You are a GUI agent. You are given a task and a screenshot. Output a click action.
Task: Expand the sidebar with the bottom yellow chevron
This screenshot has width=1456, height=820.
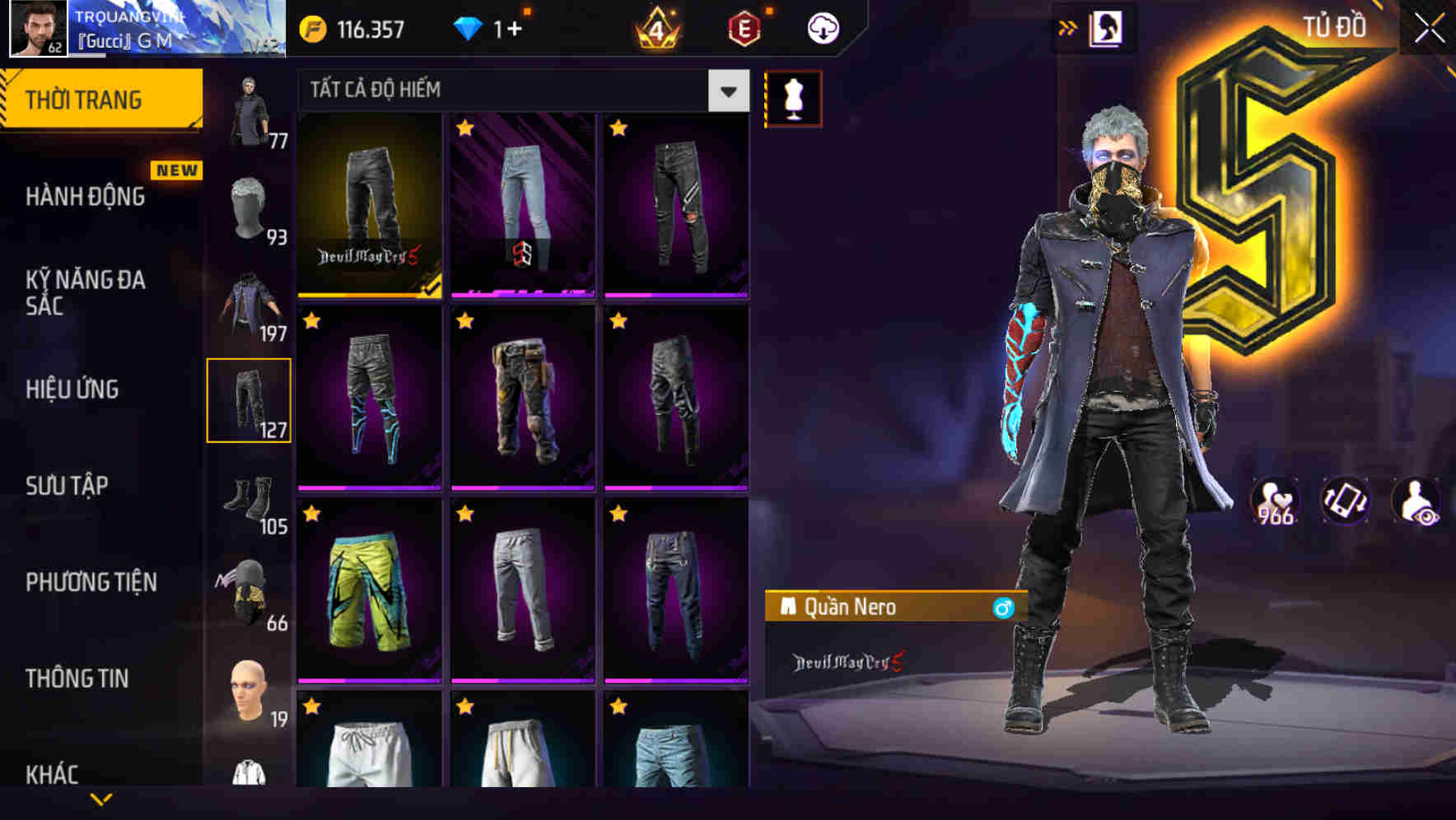[100, 797]
